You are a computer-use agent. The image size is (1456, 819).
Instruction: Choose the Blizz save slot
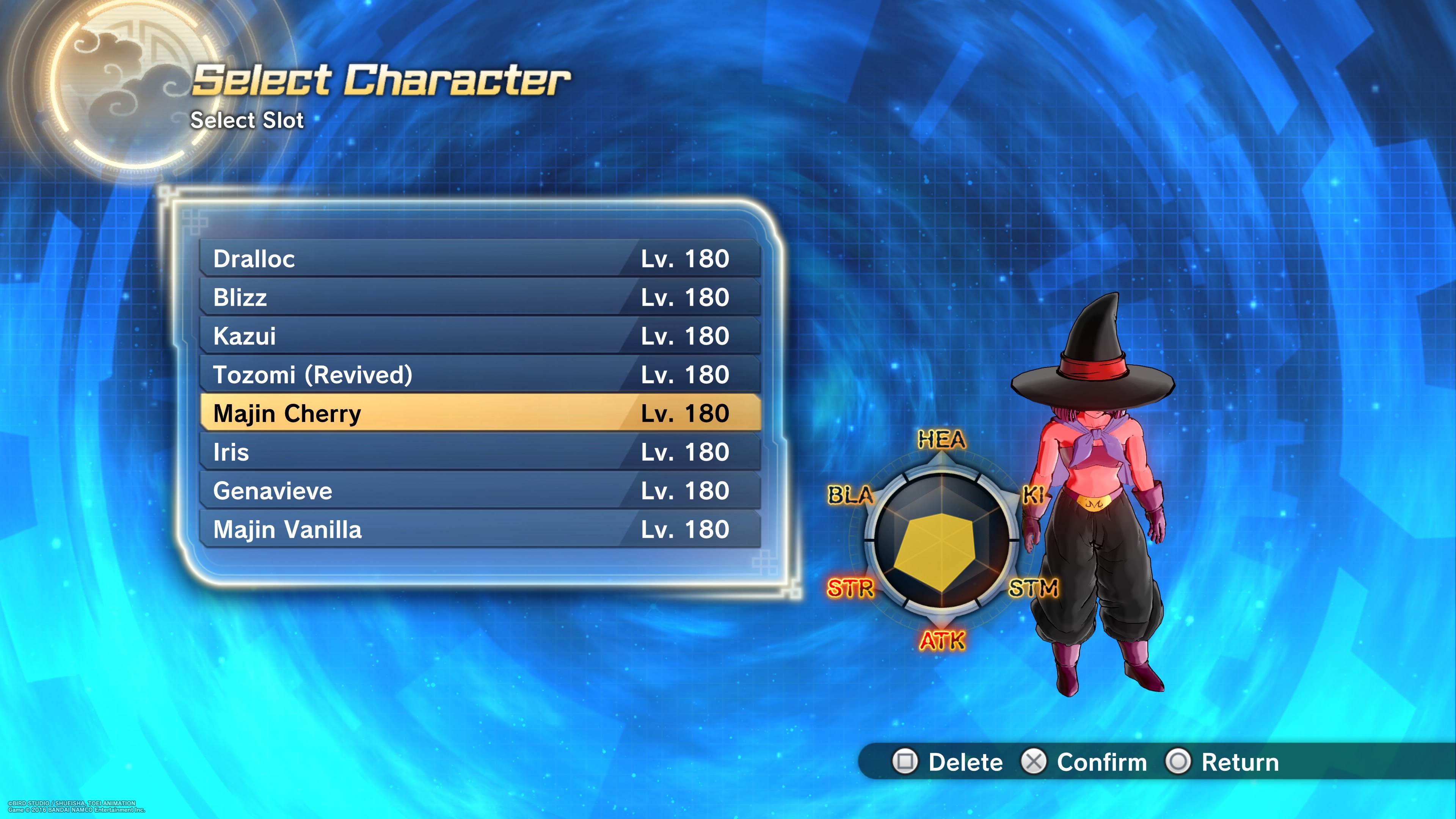point(480,297)
